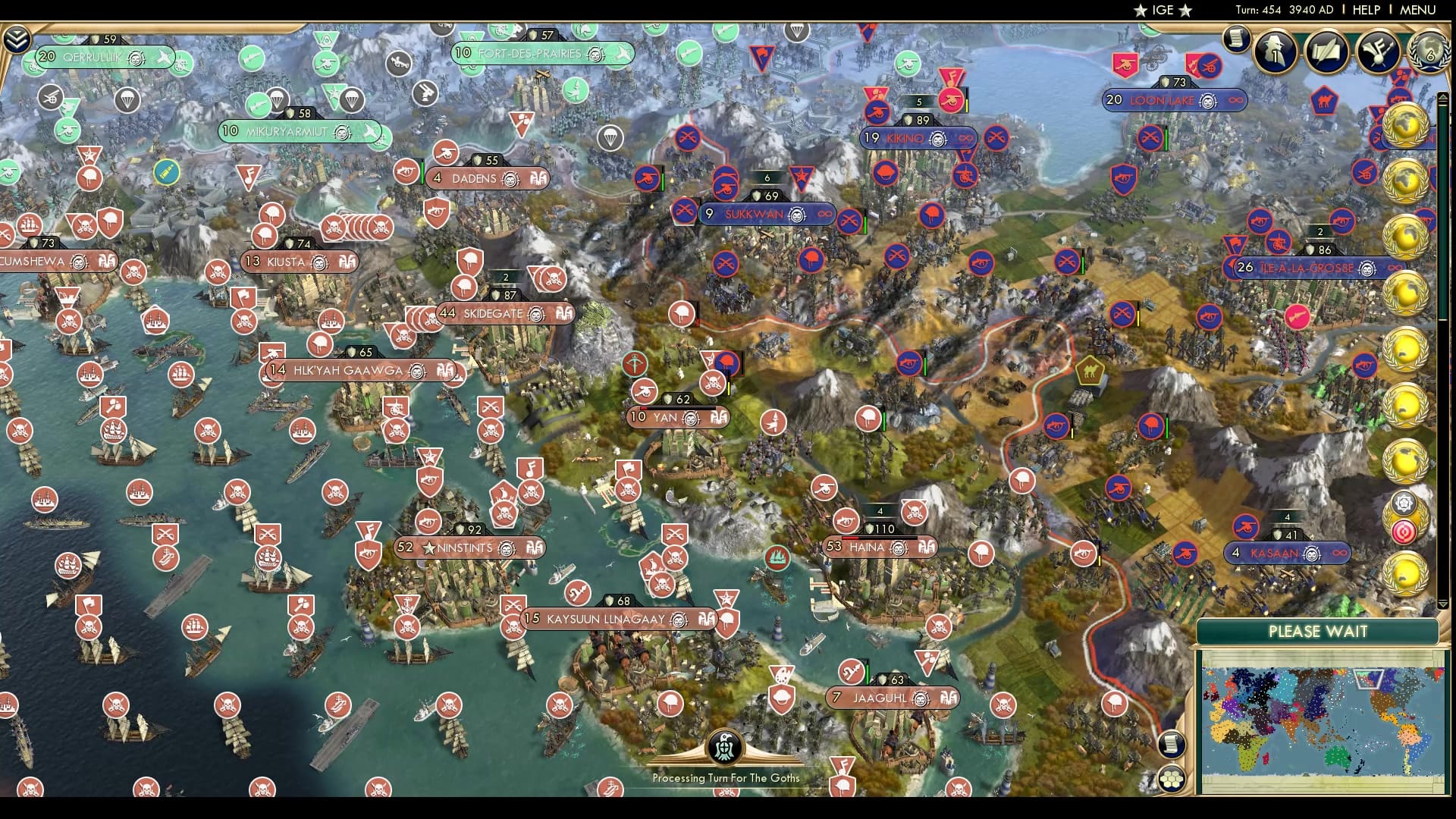Click the bottom golden laurel notification on right edge
This screenshot has width=1456, height=819.
1404,574
